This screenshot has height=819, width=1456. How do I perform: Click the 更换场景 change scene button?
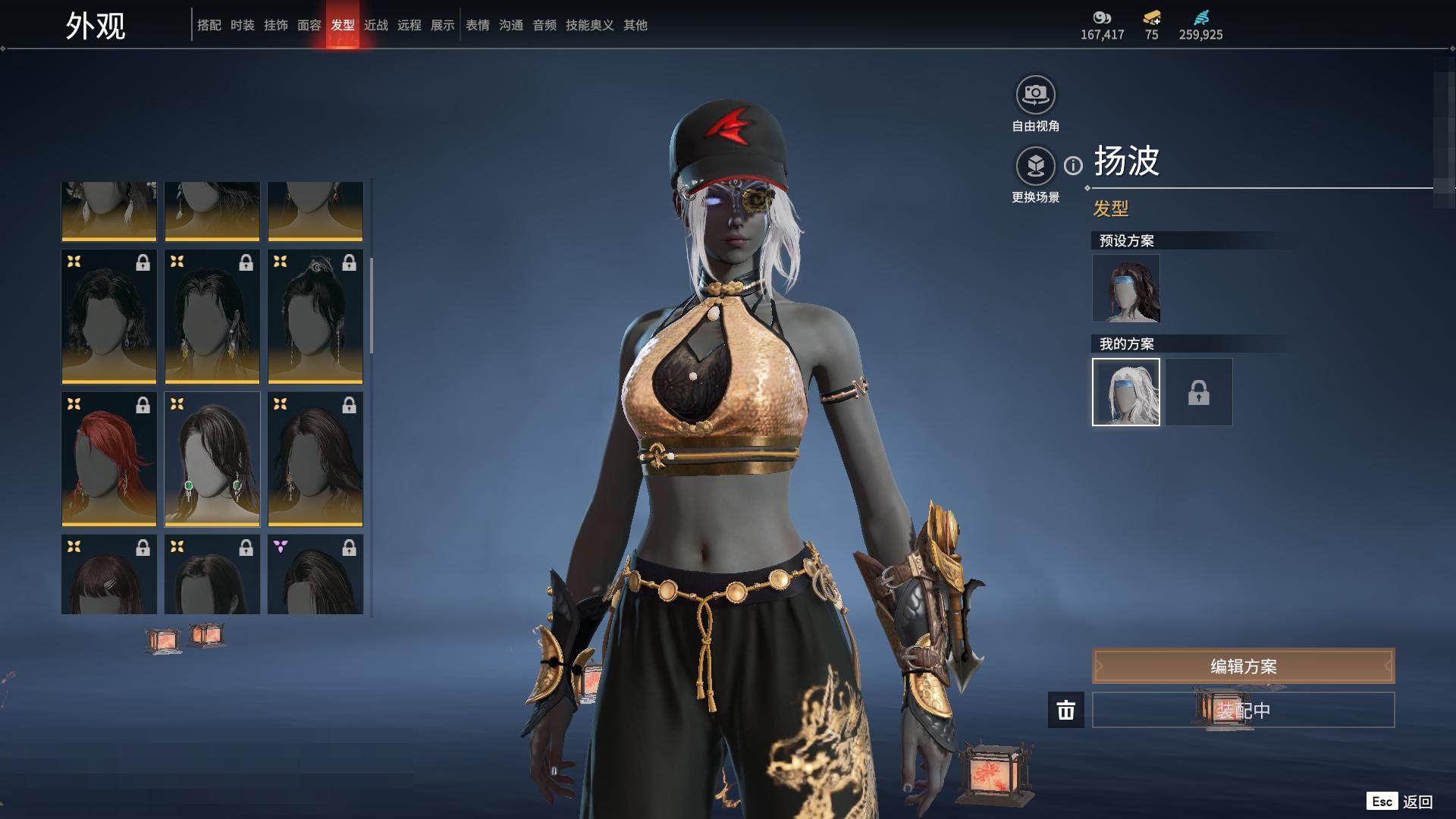pos(1035,166)
